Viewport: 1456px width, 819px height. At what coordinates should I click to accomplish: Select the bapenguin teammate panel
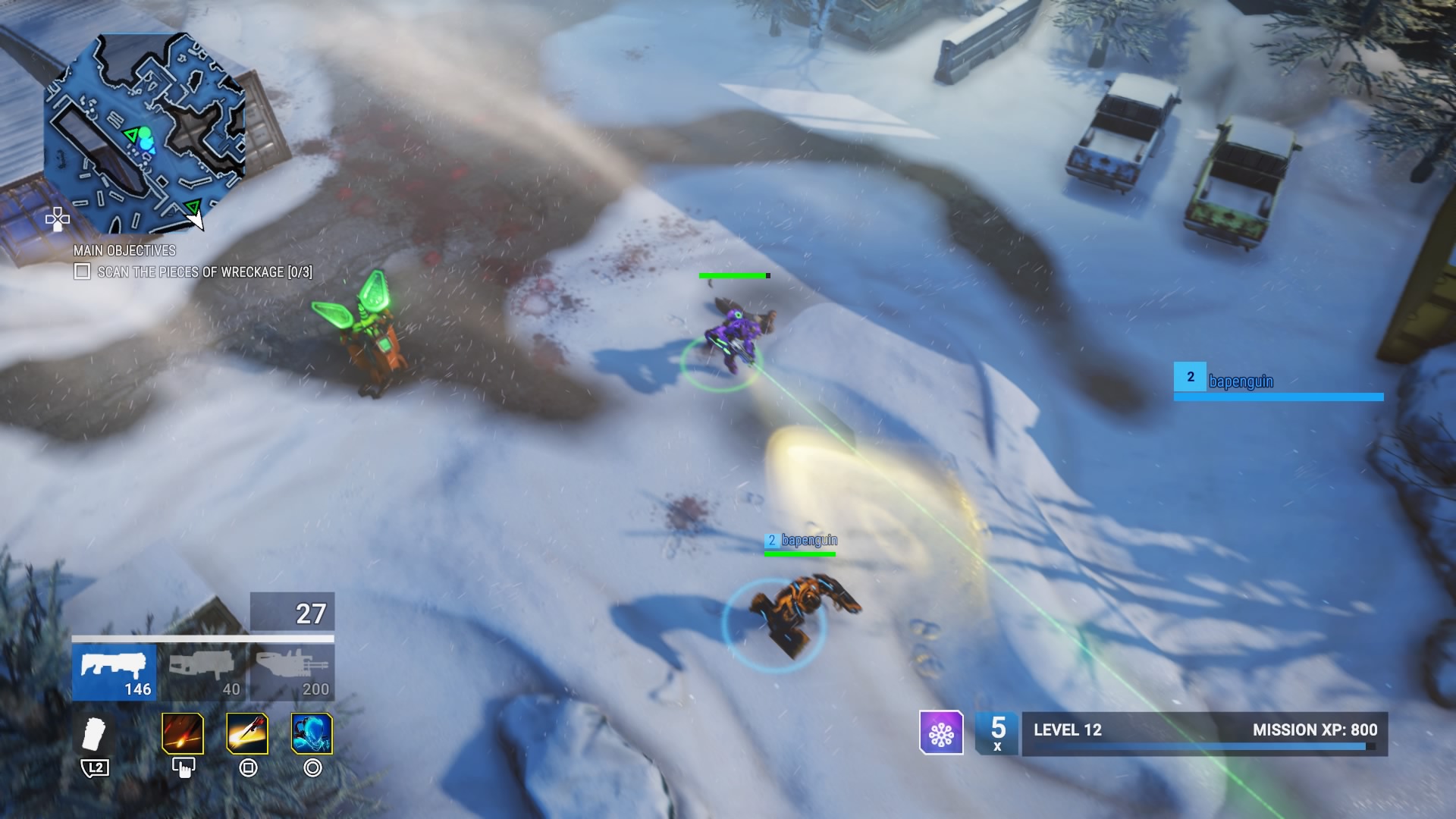1279,381
